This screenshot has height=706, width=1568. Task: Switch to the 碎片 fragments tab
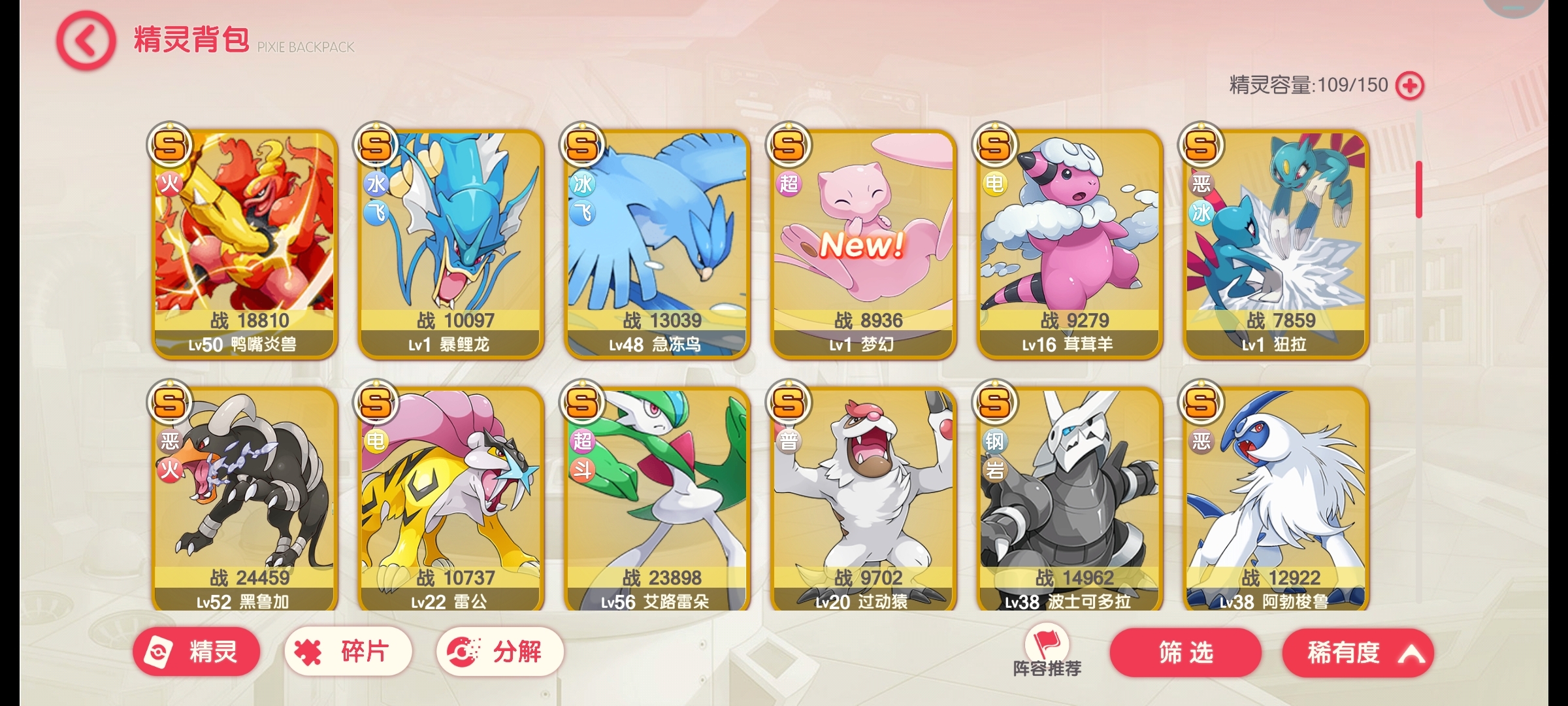(x=348, y=652)
